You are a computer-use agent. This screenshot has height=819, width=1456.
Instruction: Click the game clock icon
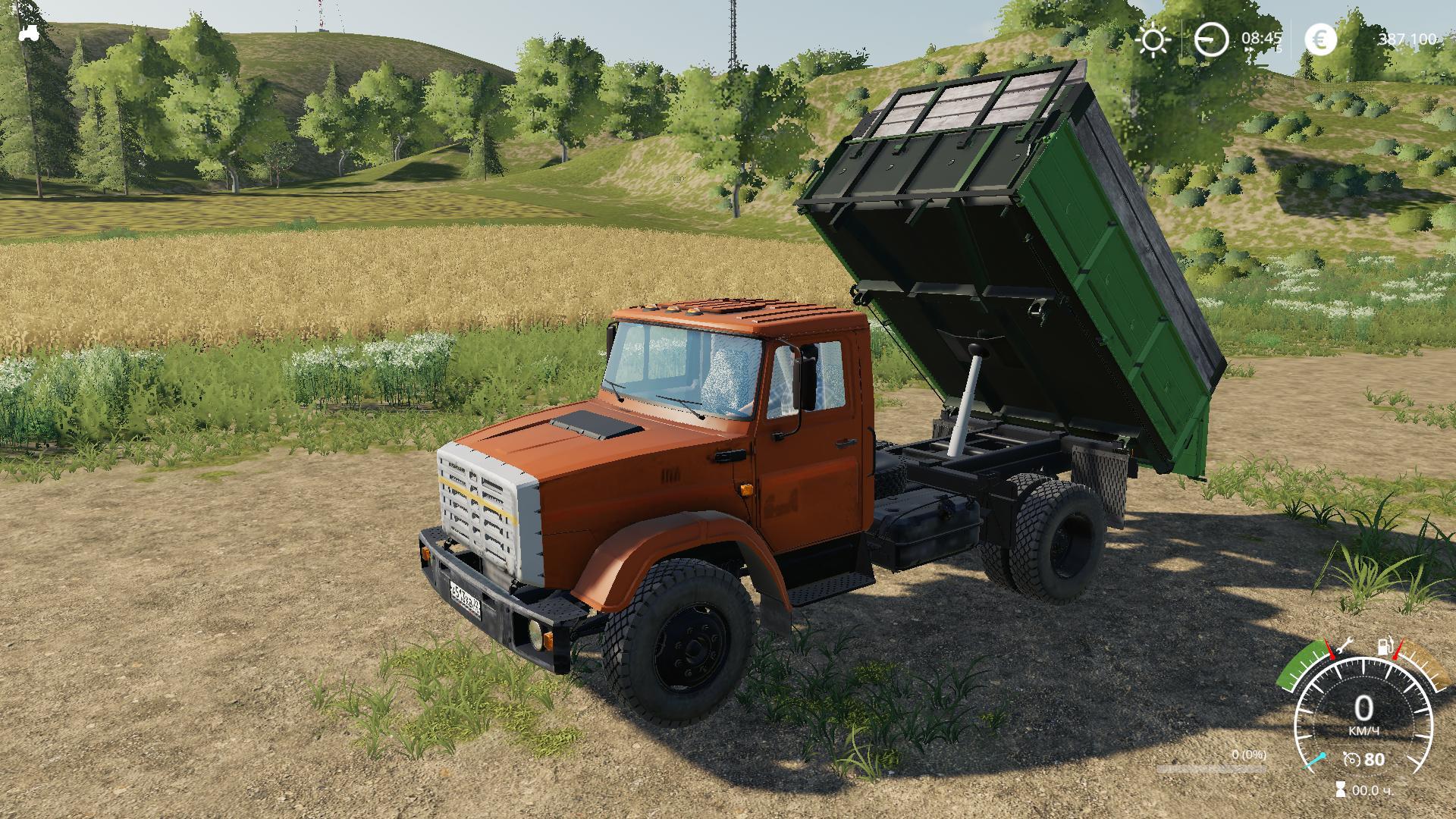coord(1211,39)
